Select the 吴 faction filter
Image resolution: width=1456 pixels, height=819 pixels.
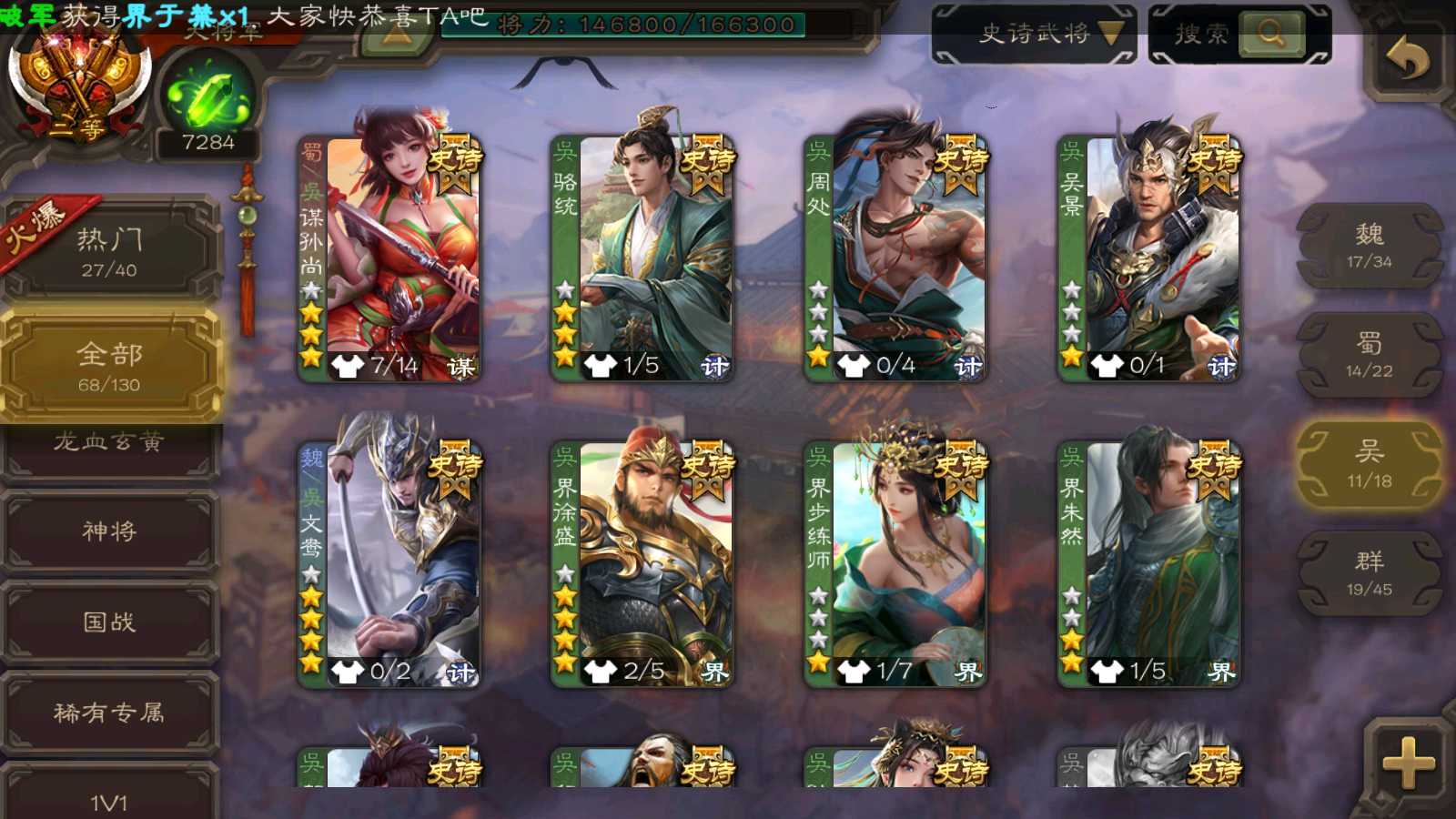click(1369, 464)
